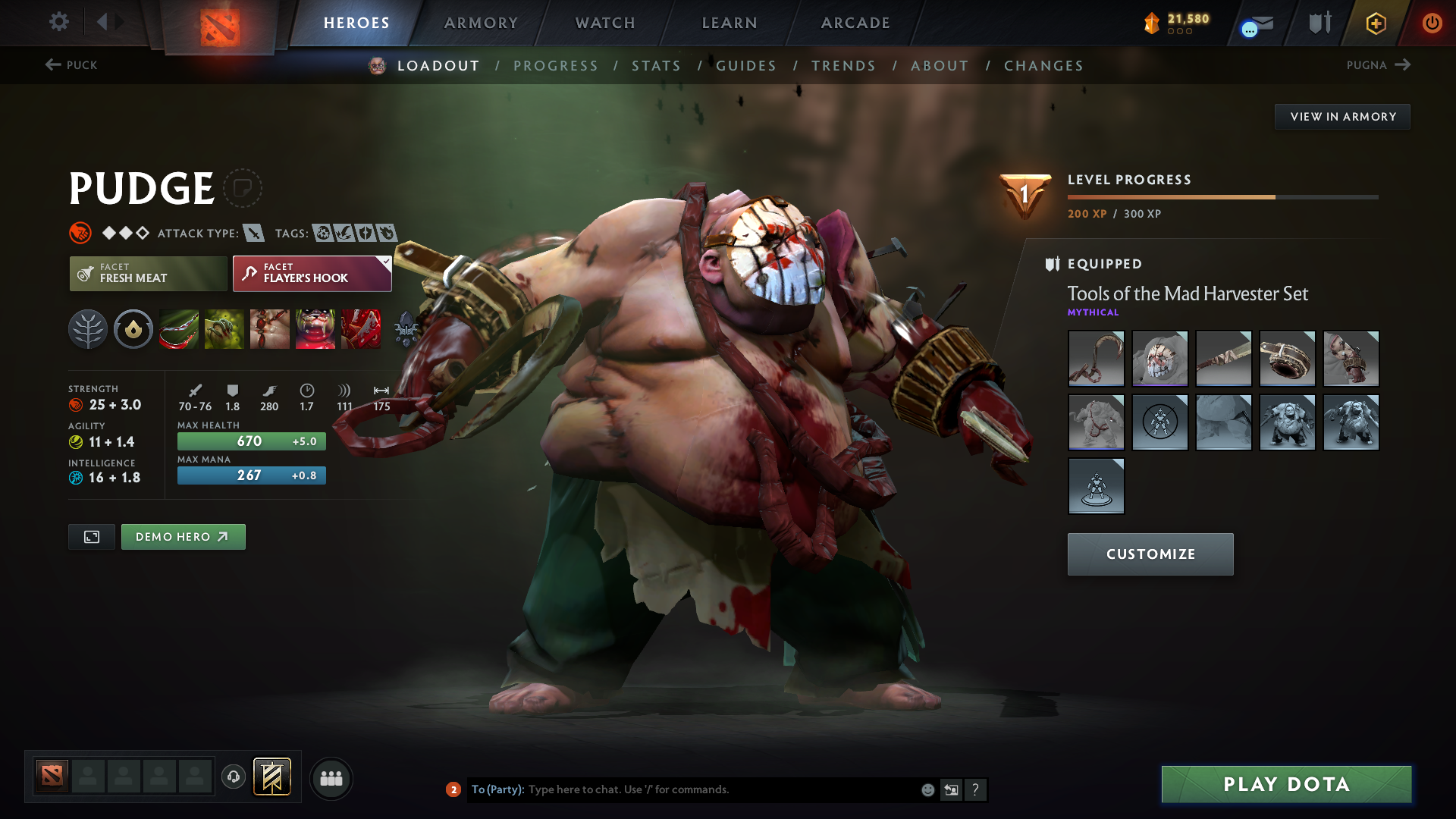1456x819 pixels.
Task: Click the power button icon top right
Action: point(1432,23)
